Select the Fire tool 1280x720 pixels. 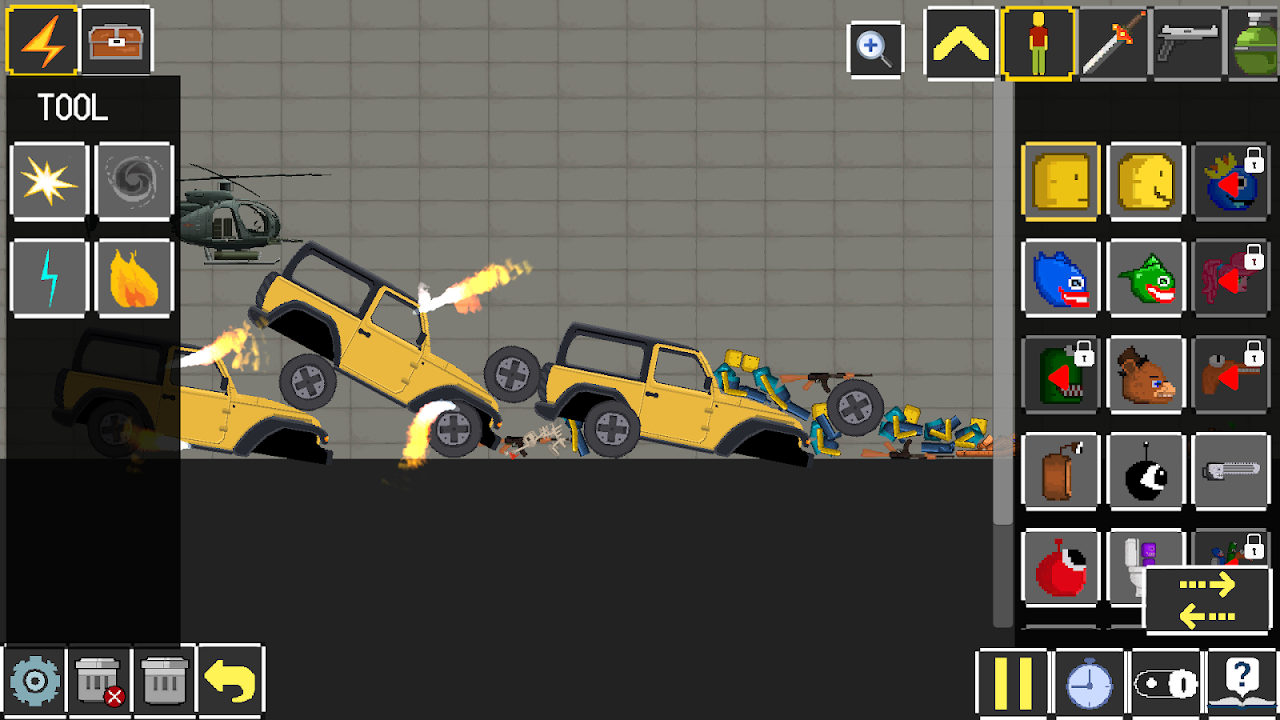[134, 278]
